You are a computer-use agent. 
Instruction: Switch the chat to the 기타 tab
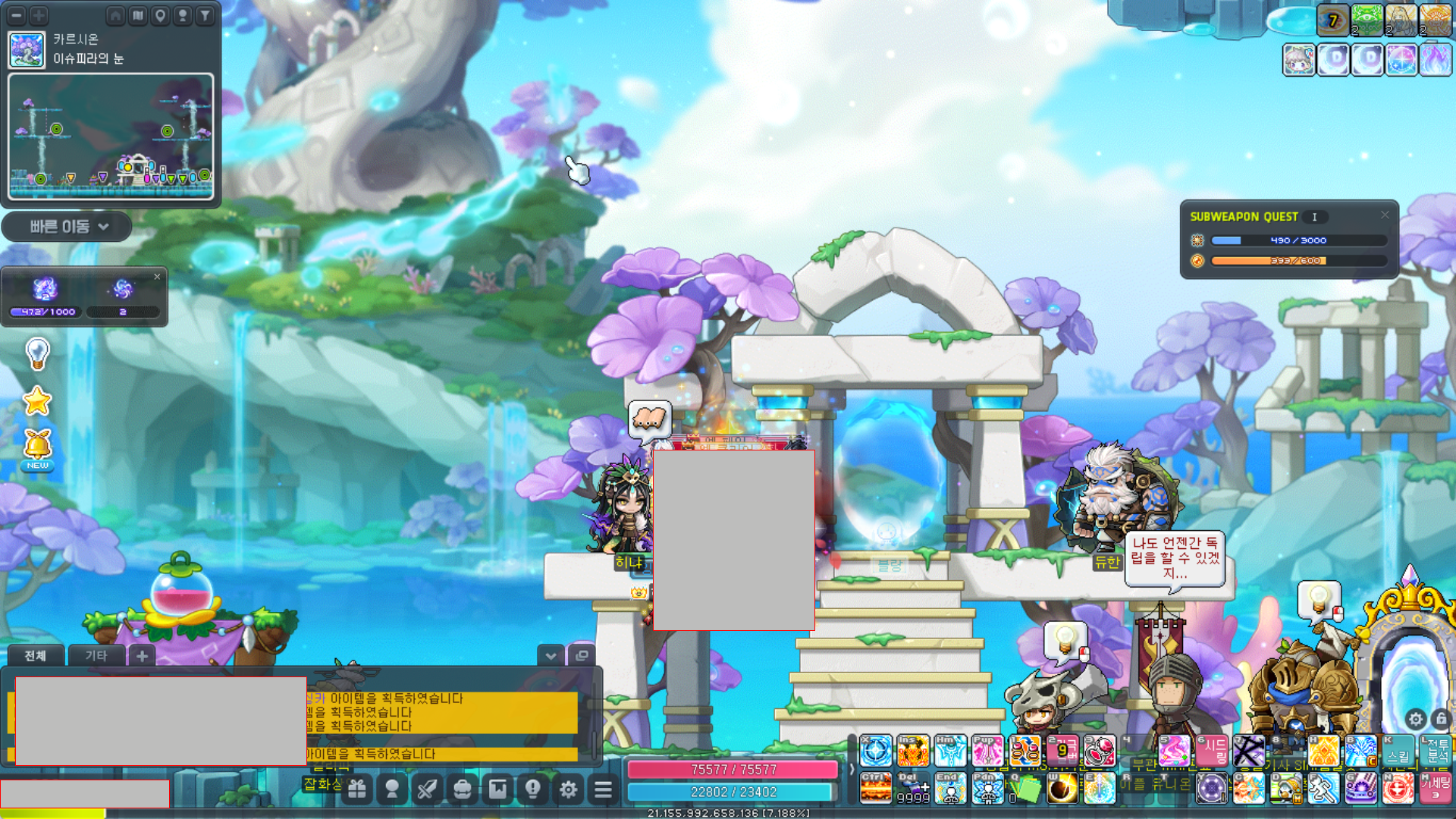pos(96,655)
